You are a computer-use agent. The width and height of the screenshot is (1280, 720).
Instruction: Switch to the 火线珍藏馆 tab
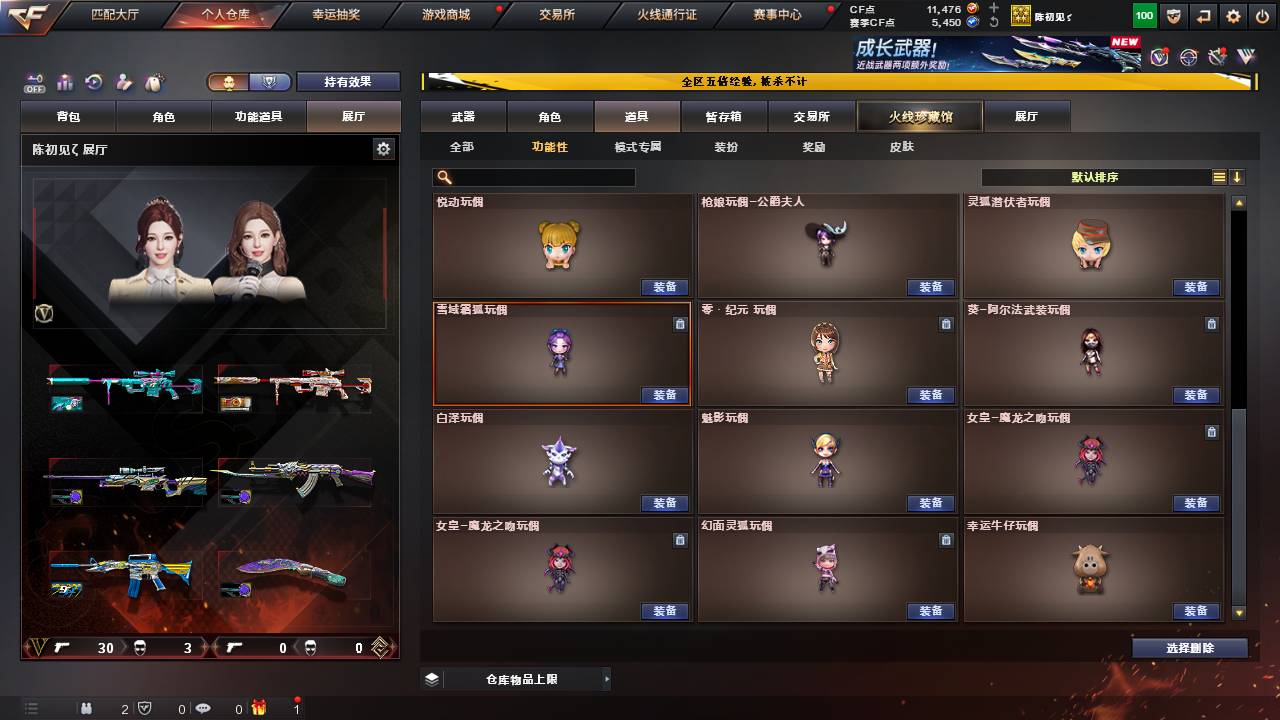coord(918,116)
